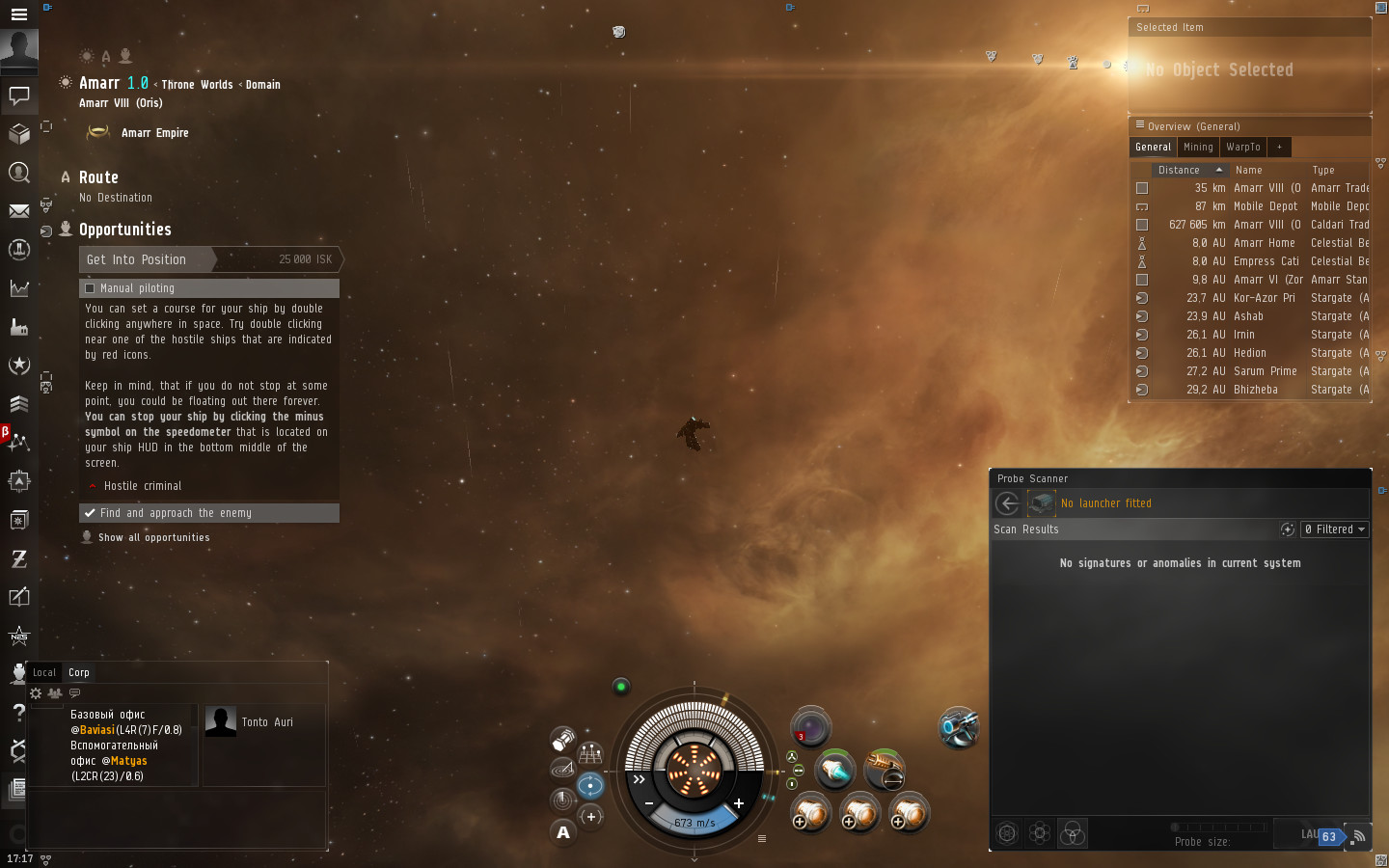Click the Probe Scanner back arrow
Viewport: 1389px width, 868px height.
point(1008,503)
